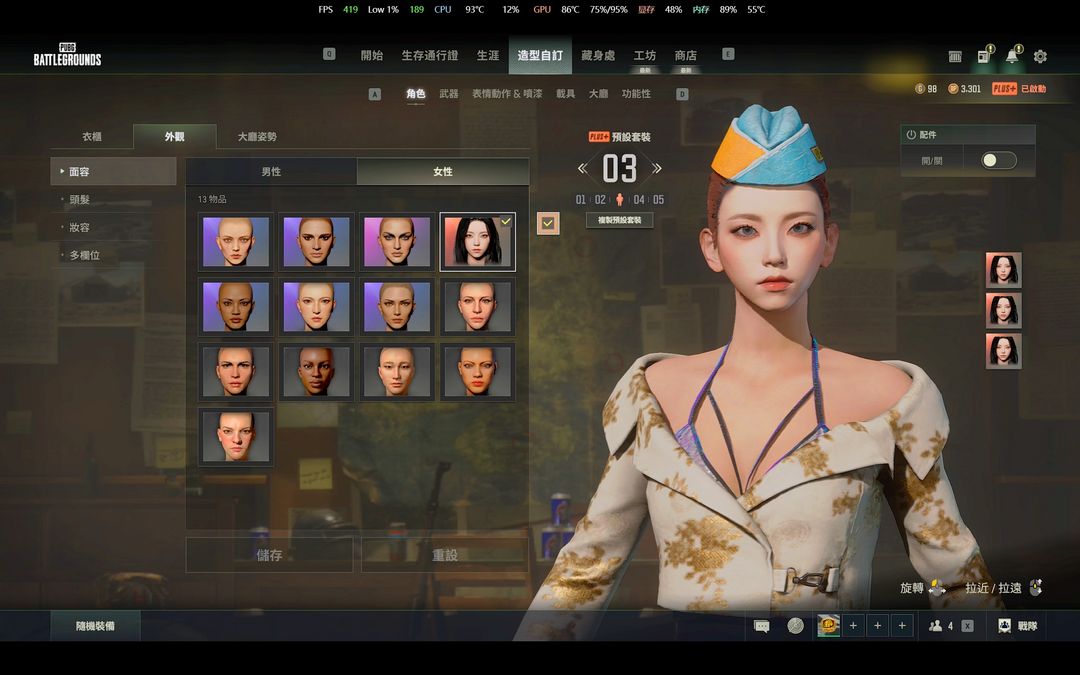Image resolution: width=1080 pixels, height=675 pixels.
Task: Switch to the 武器 weapons tab
Action: pos(449,94)
